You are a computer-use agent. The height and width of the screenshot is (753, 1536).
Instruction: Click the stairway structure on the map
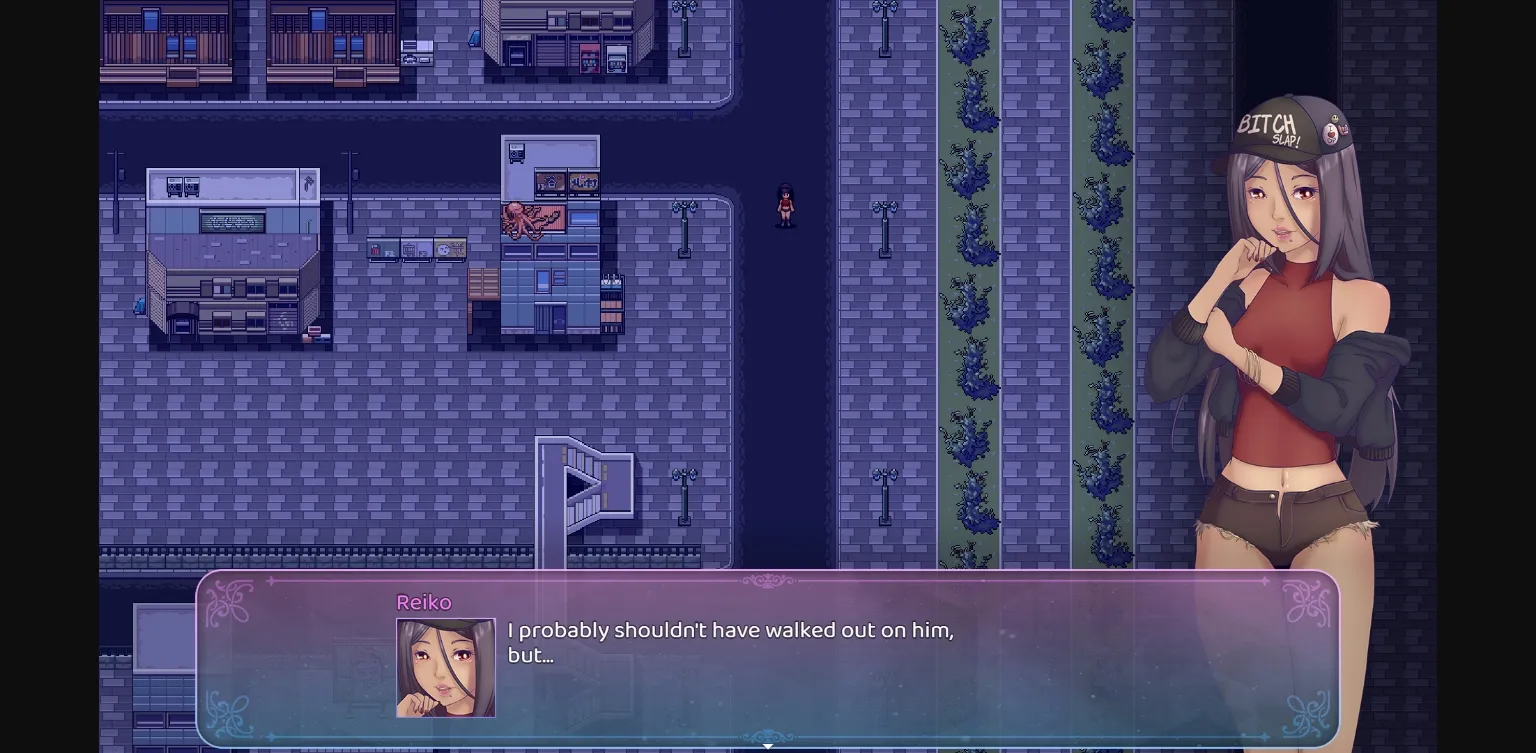pyautogui.click(x=586, y=490)
